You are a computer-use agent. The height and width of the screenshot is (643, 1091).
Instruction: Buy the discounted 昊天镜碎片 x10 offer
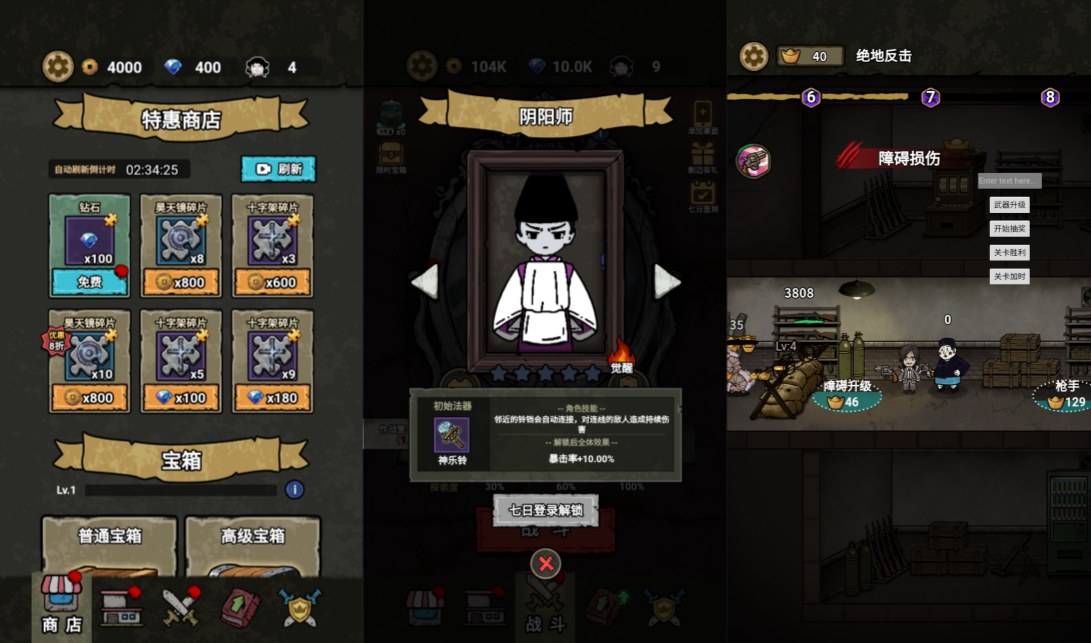pyautogui.click(x=90, y=397)
